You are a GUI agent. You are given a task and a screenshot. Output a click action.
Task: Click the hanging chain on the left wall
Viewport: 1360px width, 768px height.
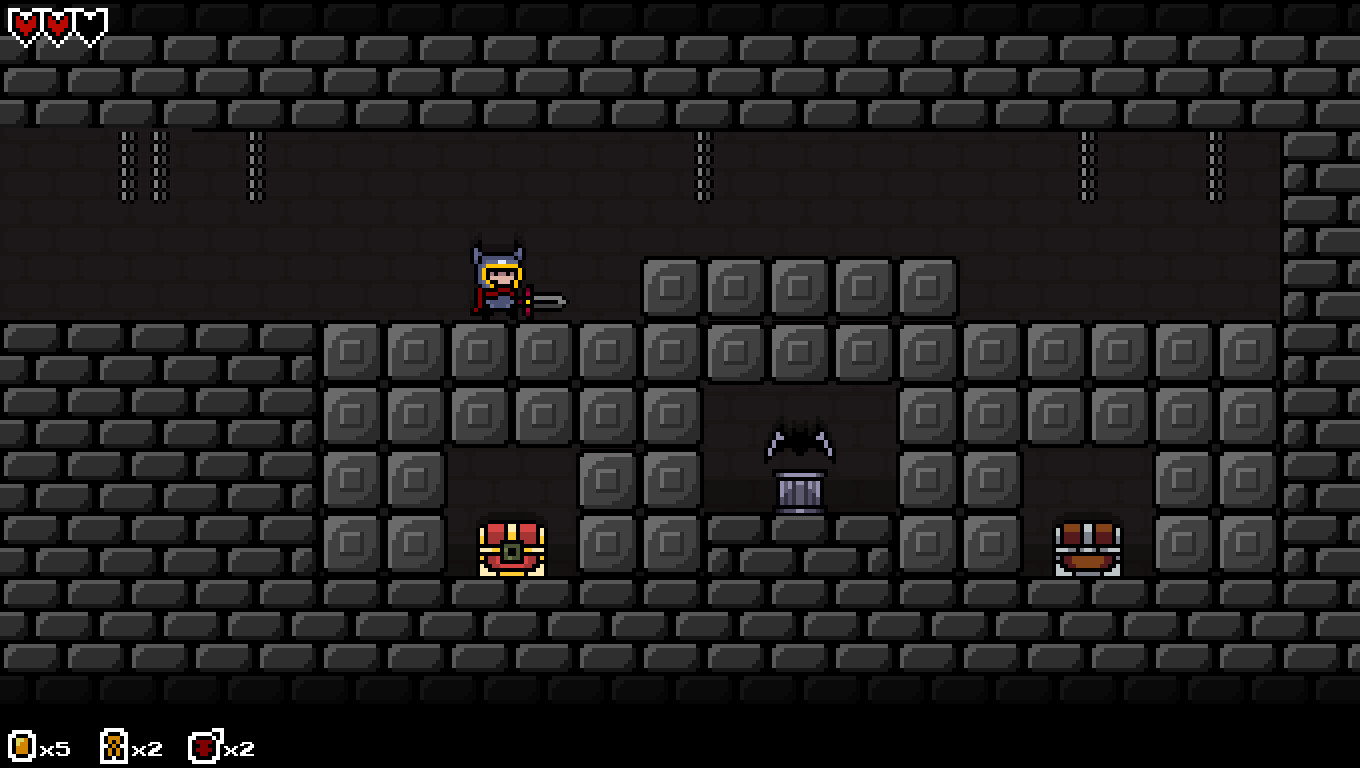(x=128, y=165)
